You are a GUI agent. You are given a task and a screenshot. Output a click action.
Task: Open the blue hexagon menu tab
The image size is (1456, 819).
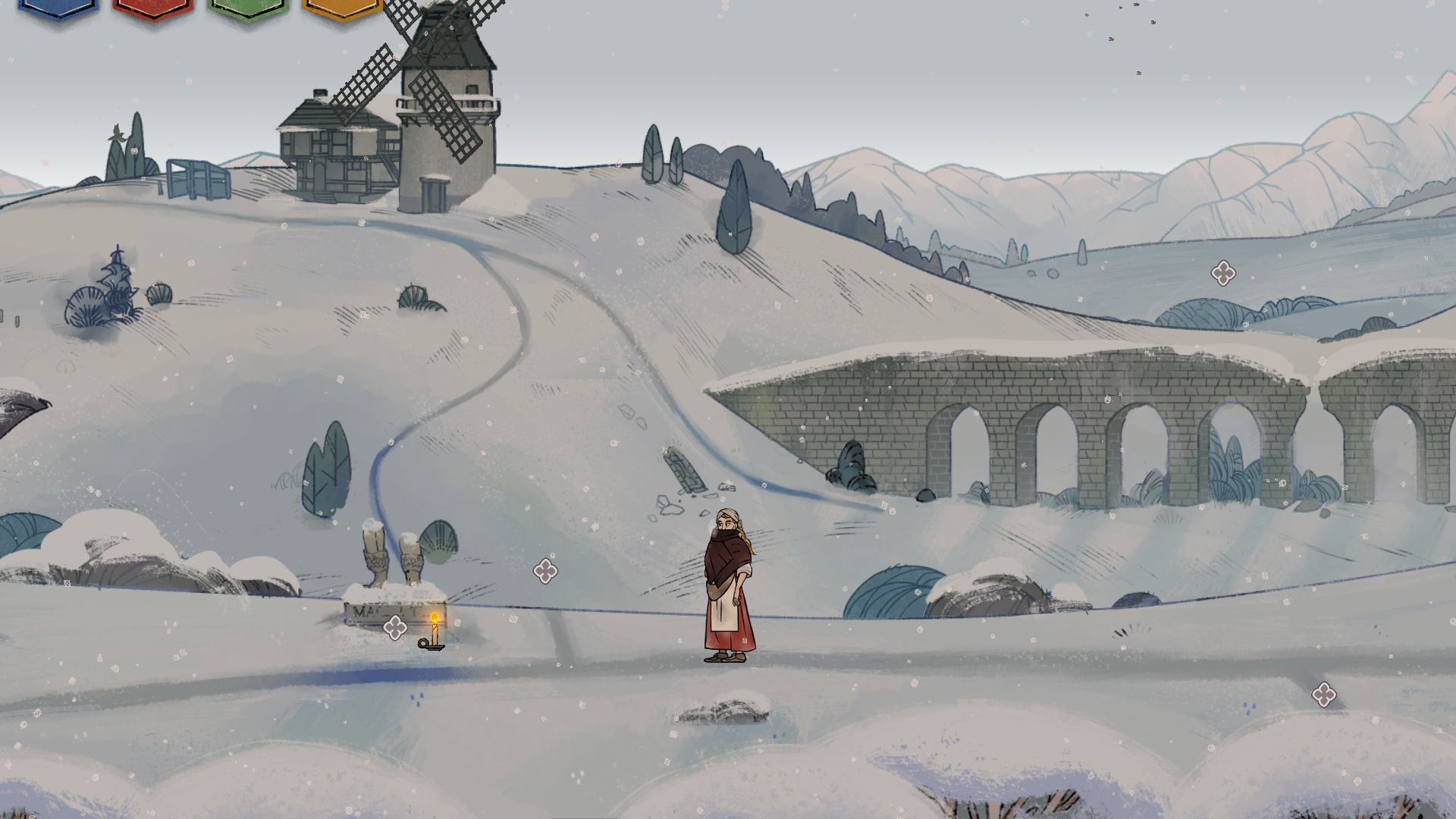pos(58,8)
